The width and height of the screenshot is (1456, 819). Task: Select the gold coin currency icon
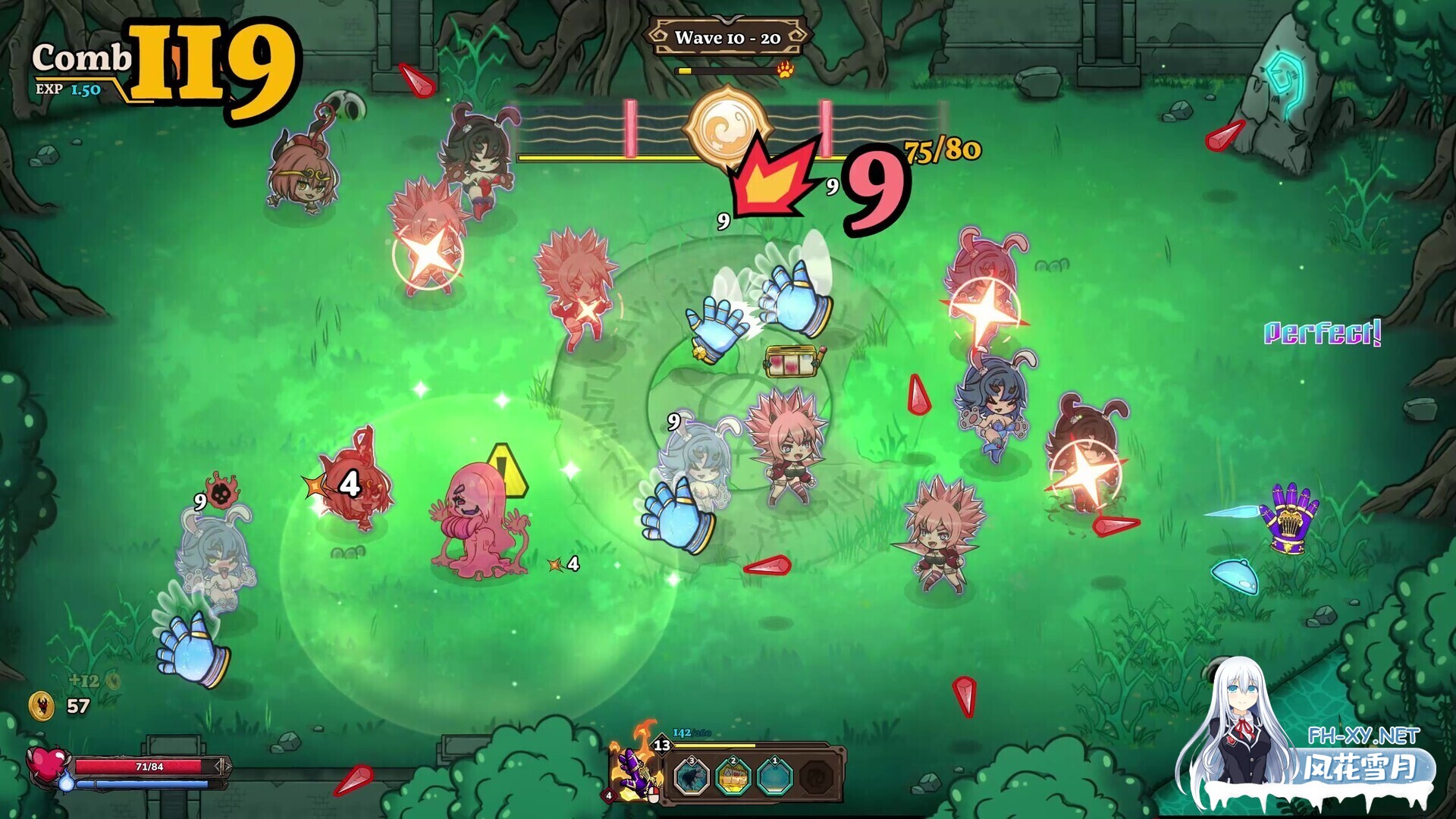tap(42, 707)
